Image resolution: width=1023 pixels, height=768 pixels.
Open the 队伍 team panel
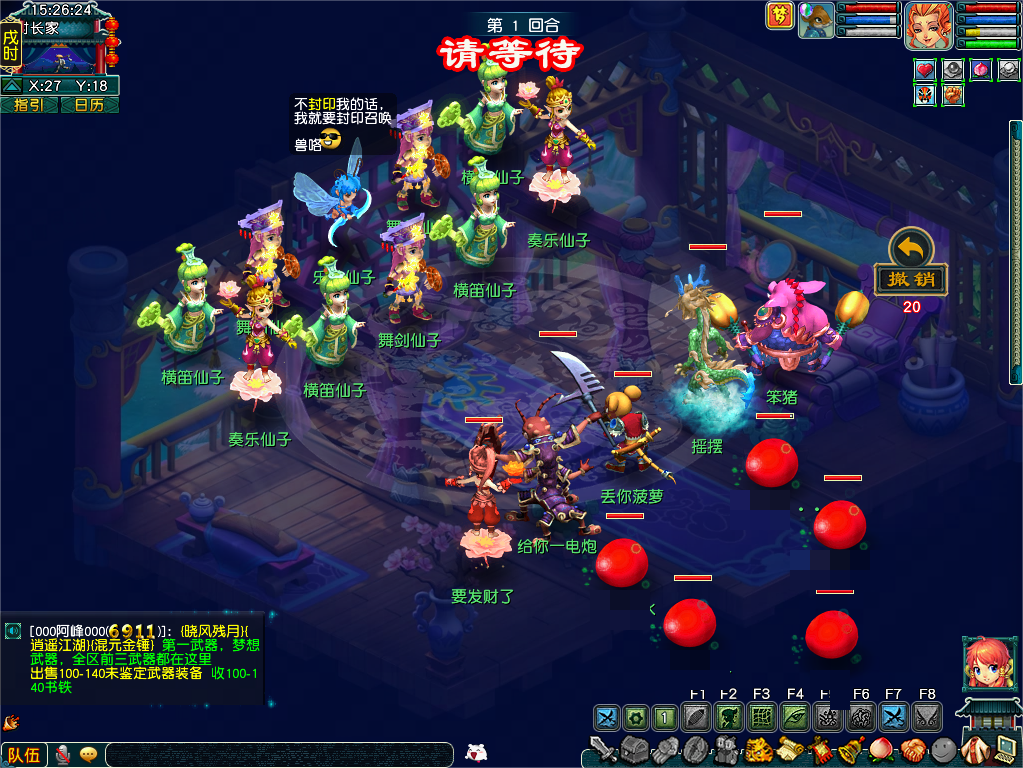[24, 755]
